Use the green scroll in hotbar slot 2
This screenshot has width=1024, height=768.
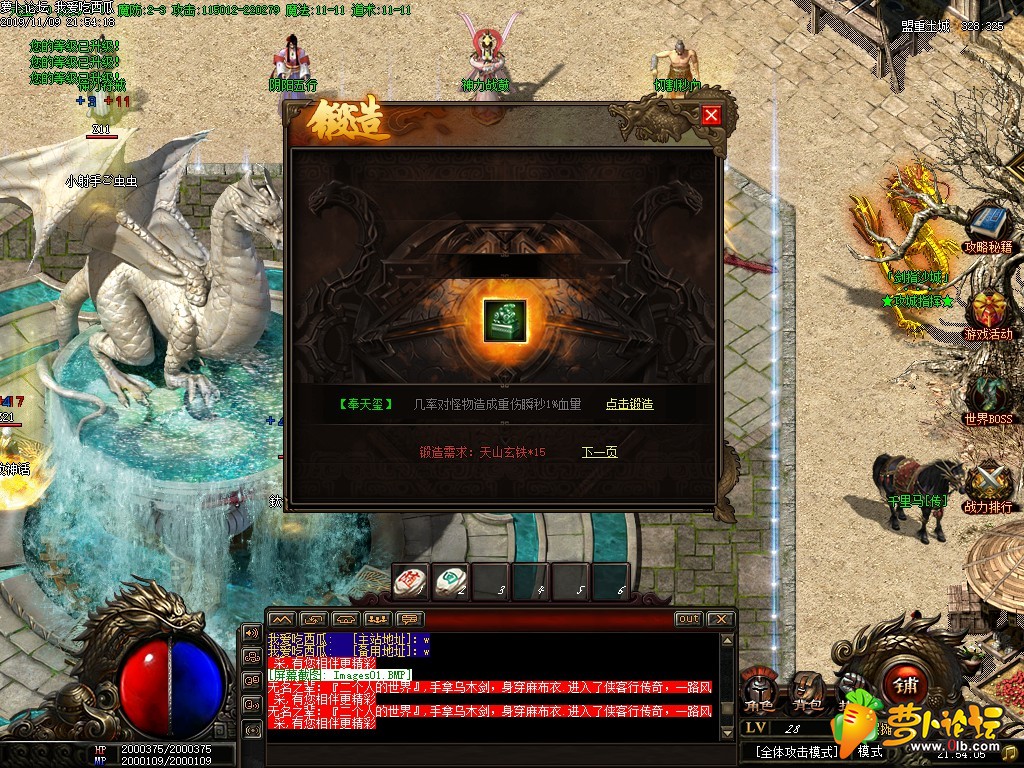click(452, 580)
